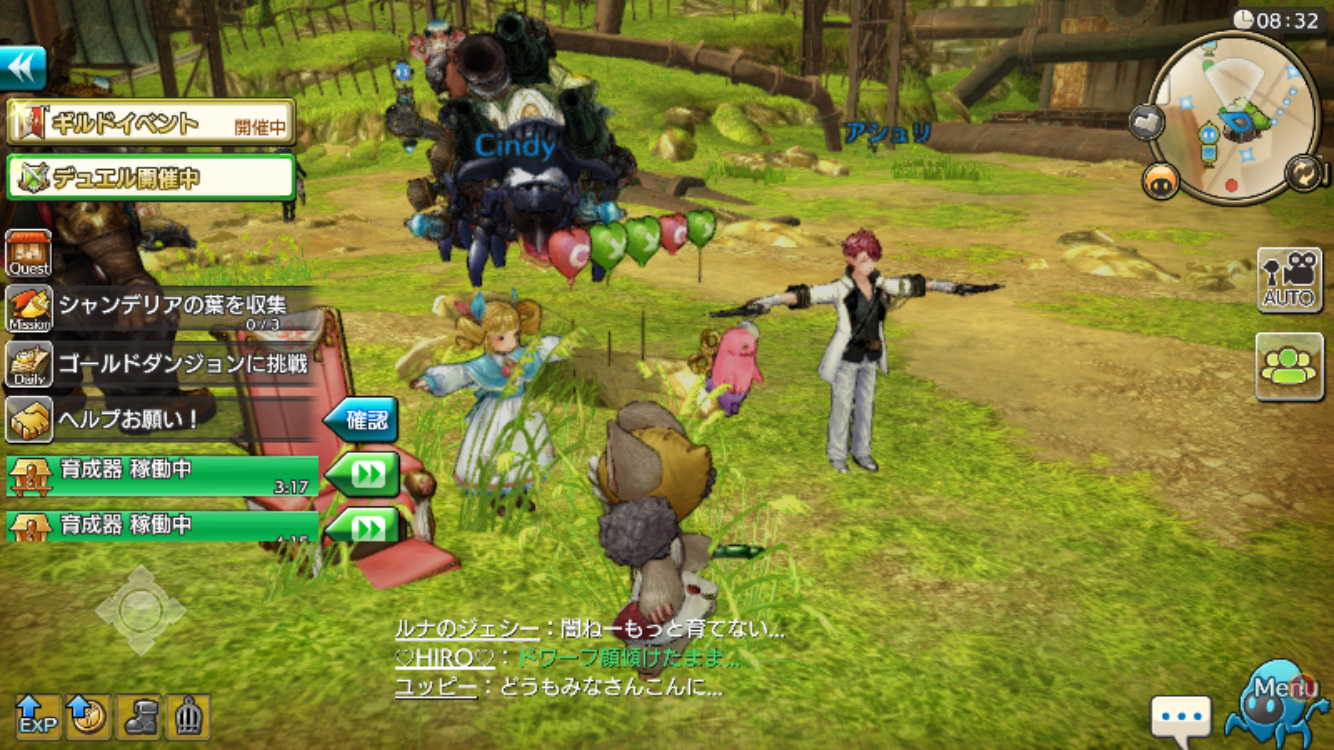The image size is (1334, 750).
Task: Open the デュエル開催中 banner
Action: pos(151,177)
